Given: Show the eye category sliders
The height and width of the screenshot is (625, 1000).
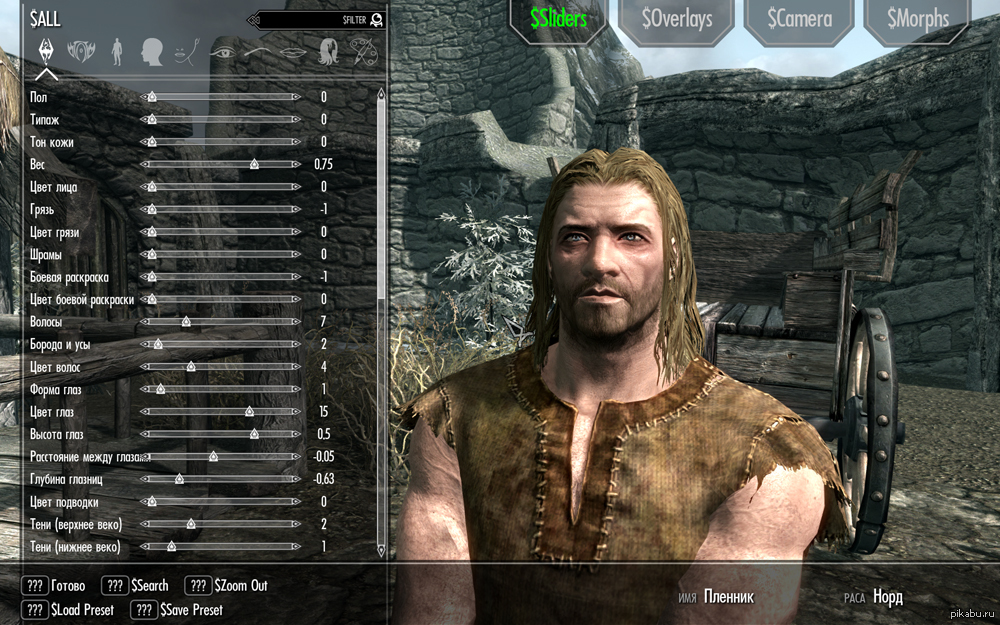Looking at the screenshot, I should point(222,49).
